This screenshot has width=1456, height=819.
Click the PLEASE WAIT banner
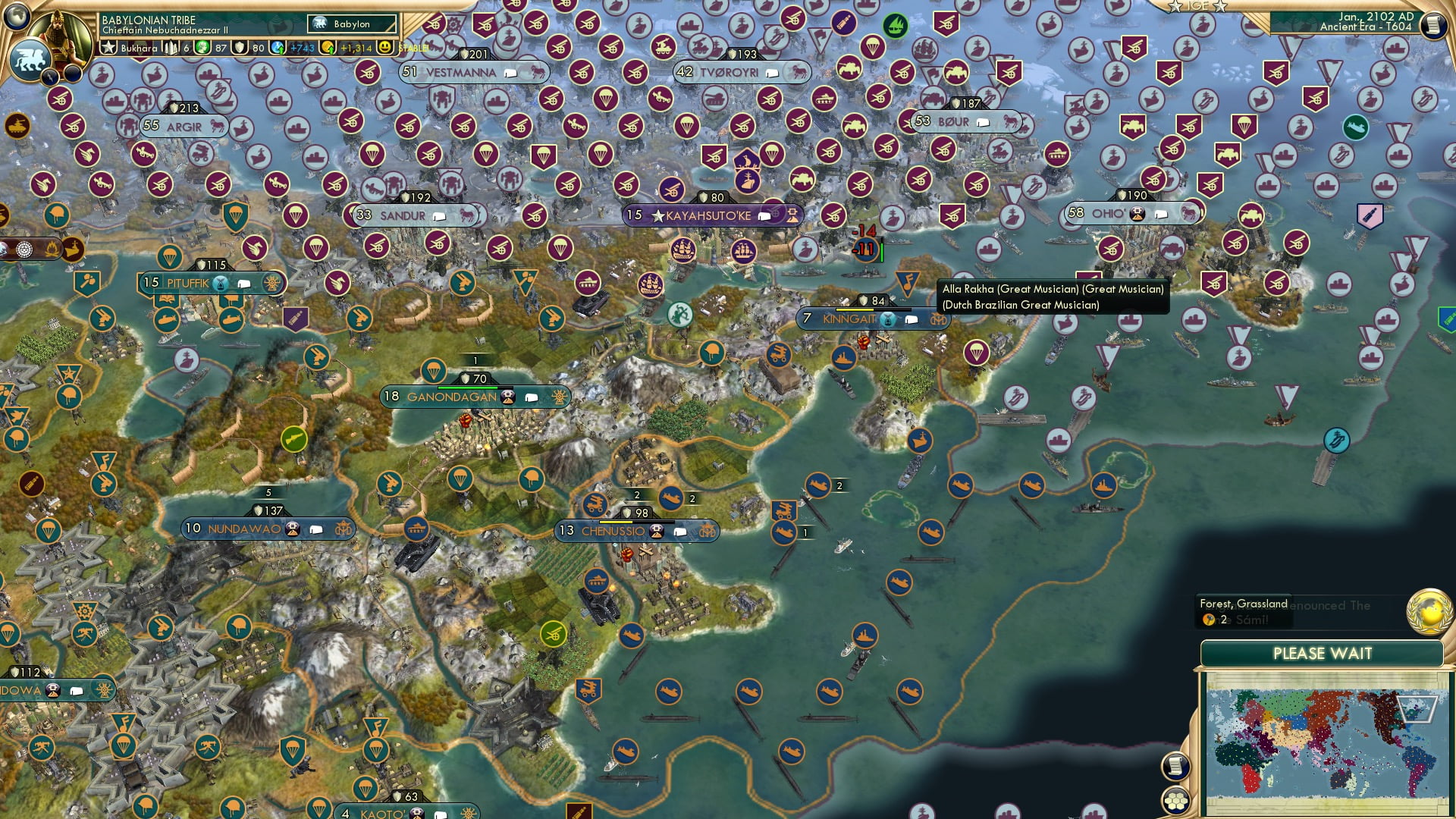point(1323,653)
